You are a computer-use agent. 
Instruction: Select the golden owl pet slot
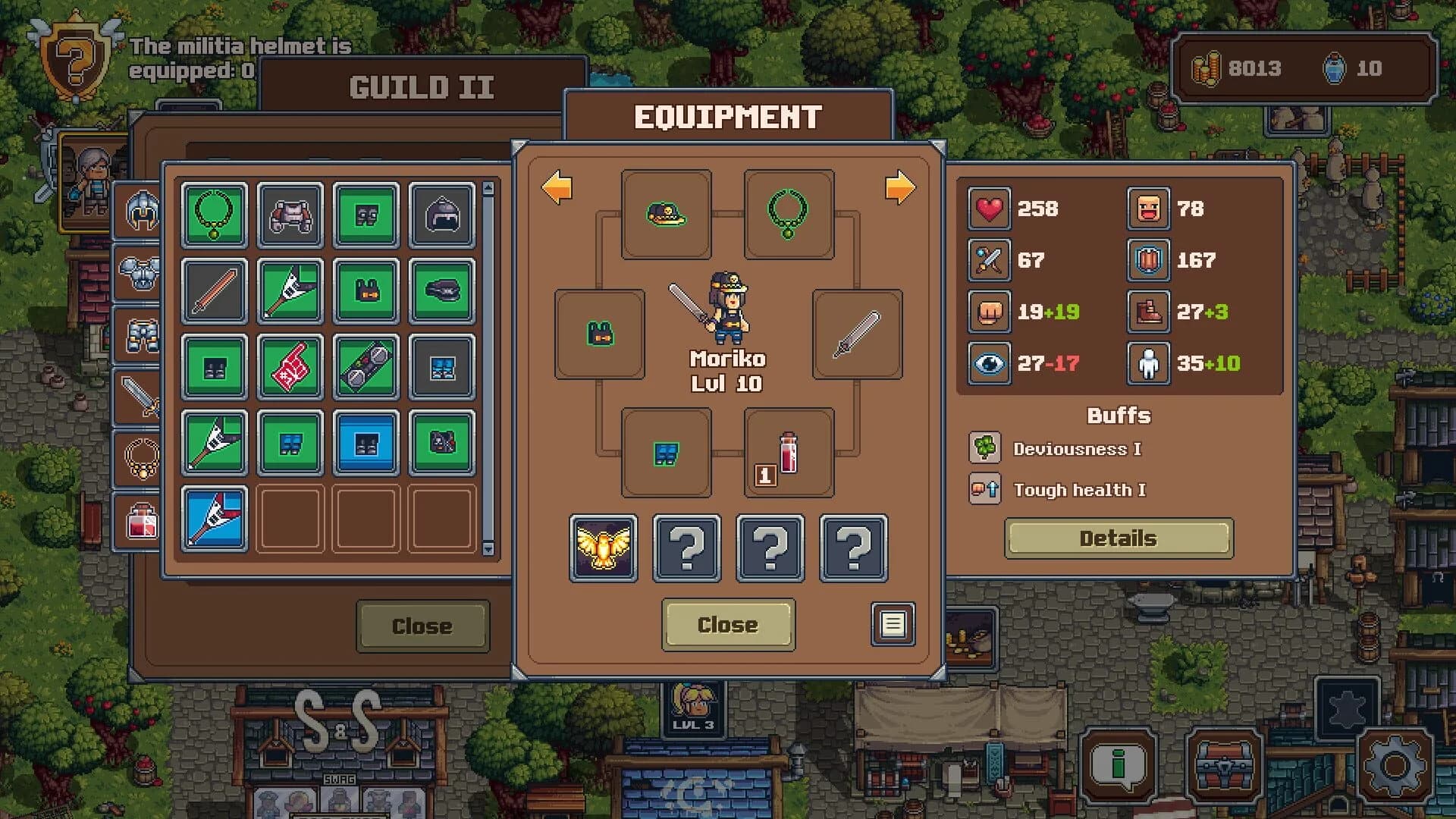coord(603,548)
